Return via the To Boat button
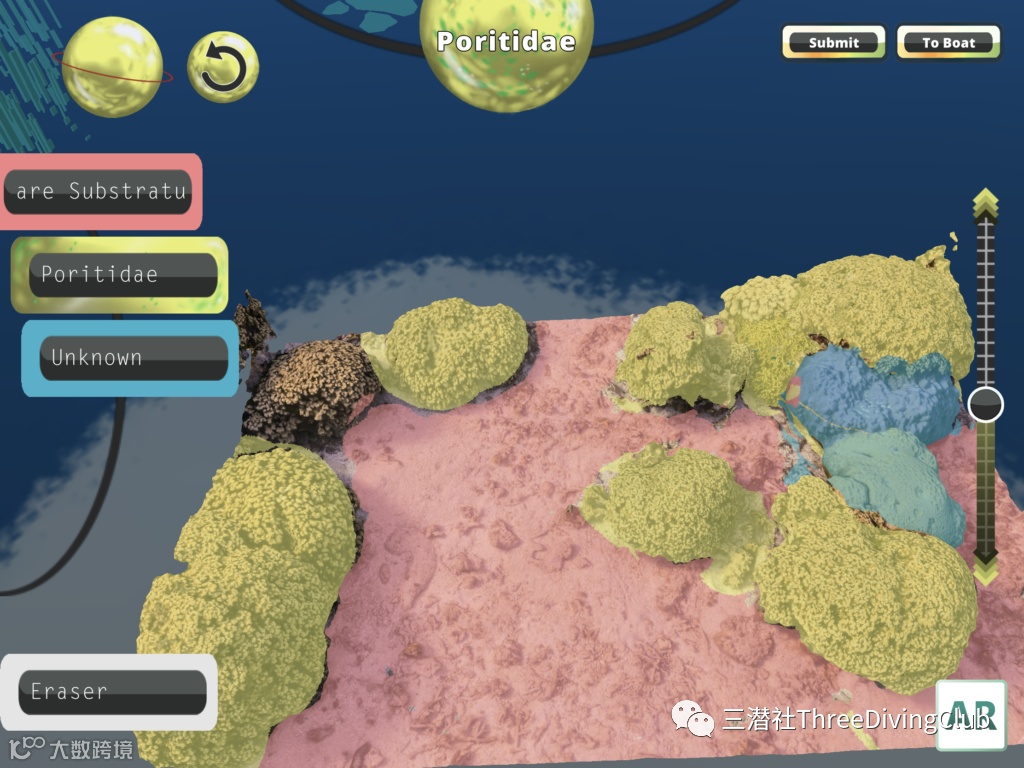Viewport: 1024px width, 768px height. click(948, 43)
